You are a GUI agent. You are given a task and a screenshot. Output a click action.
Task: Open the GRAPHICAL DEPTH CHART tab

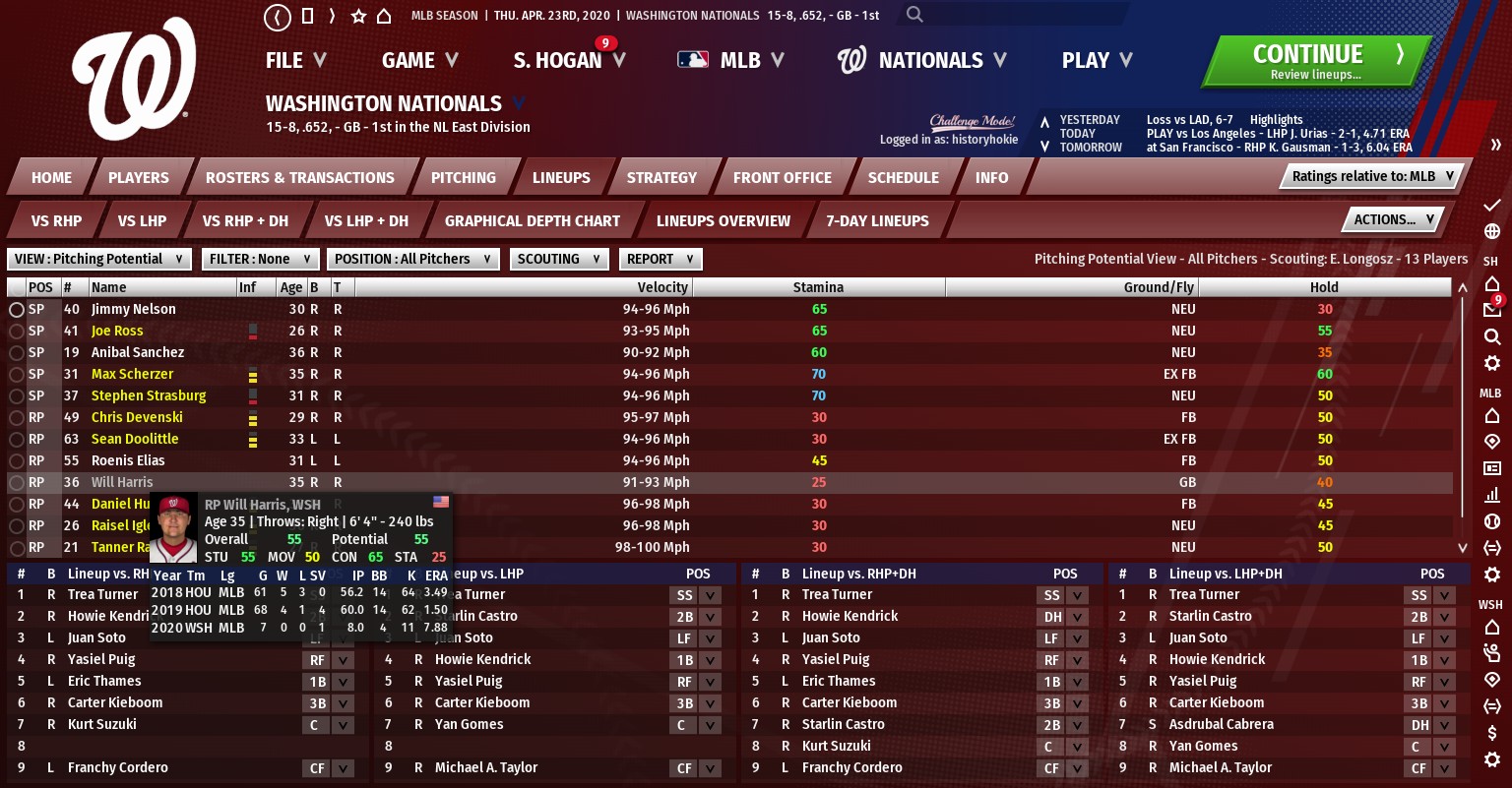pos(532,221)
